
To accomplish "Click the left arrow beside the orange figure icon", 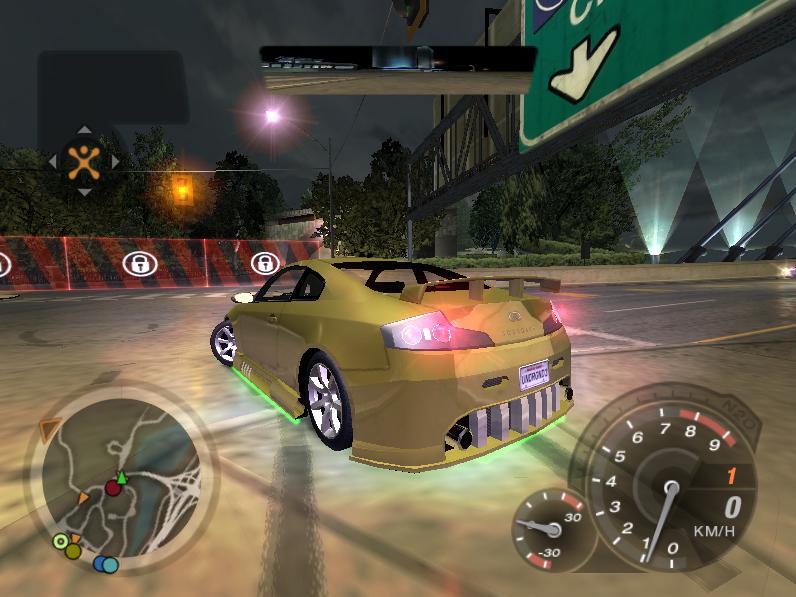I will [x=52, y=160].
